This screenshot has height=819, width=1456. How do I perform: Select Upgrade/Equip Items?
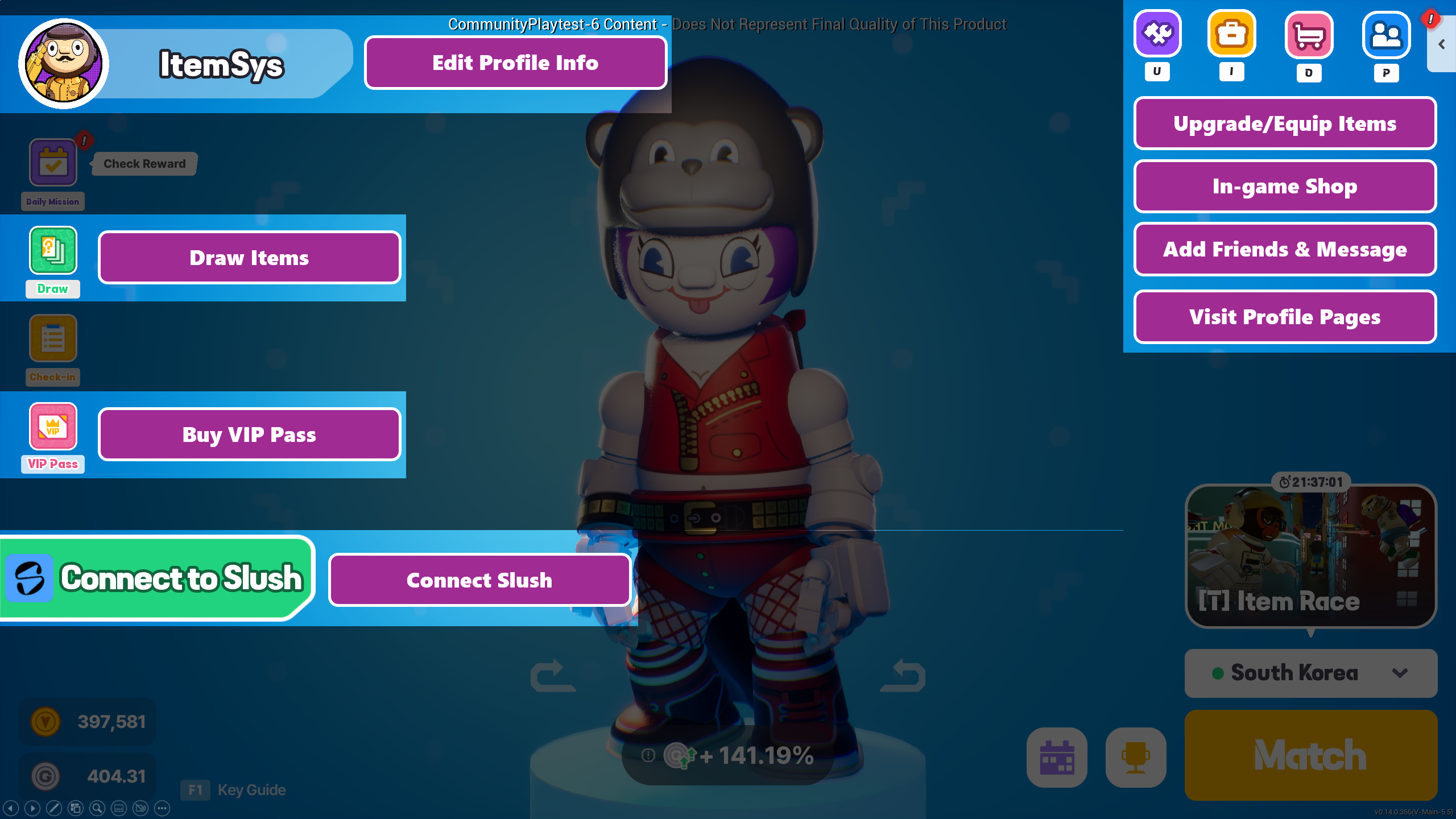(x=1285, y=123)
